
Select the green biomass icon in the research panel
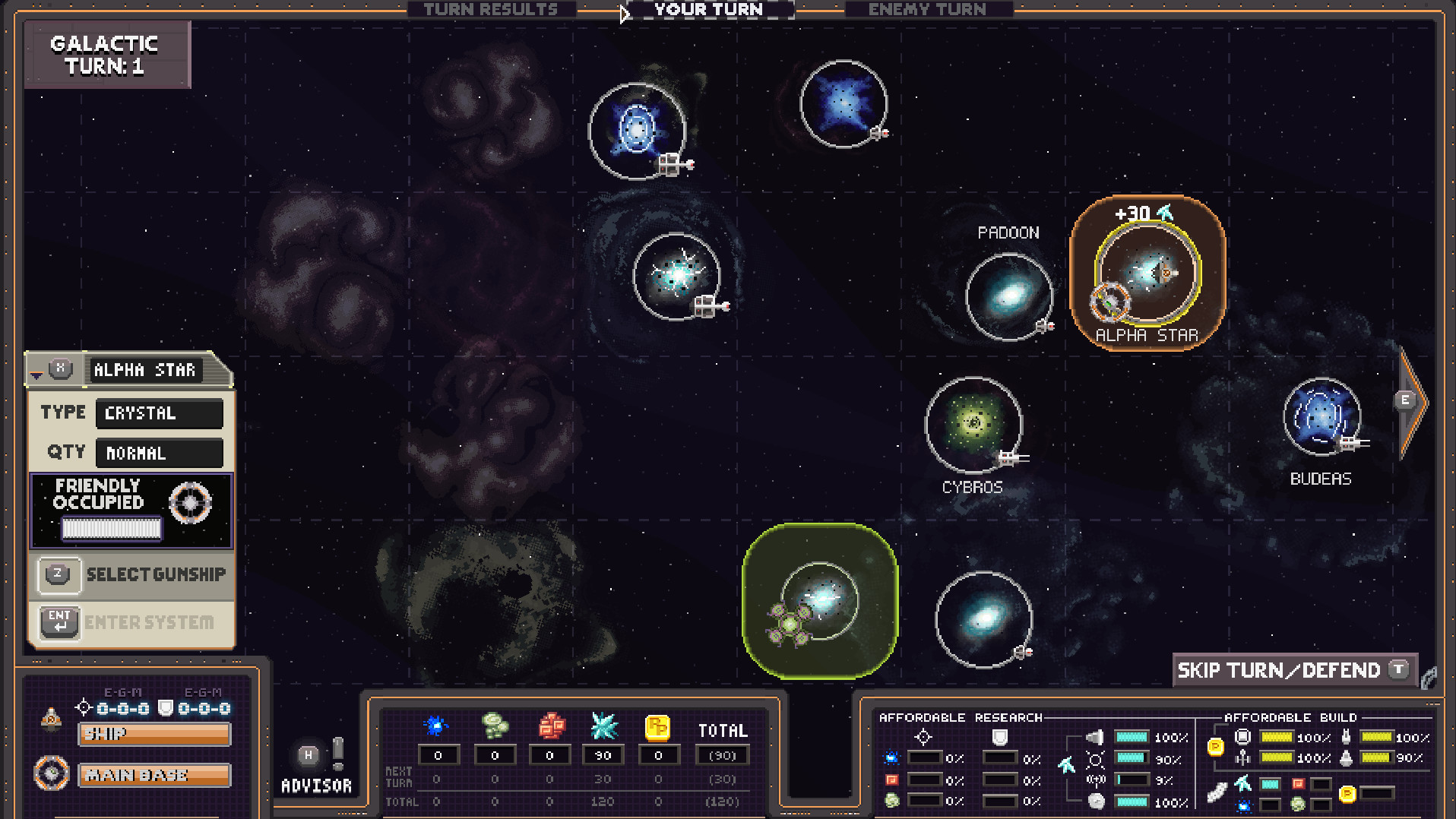coord(892,799)
